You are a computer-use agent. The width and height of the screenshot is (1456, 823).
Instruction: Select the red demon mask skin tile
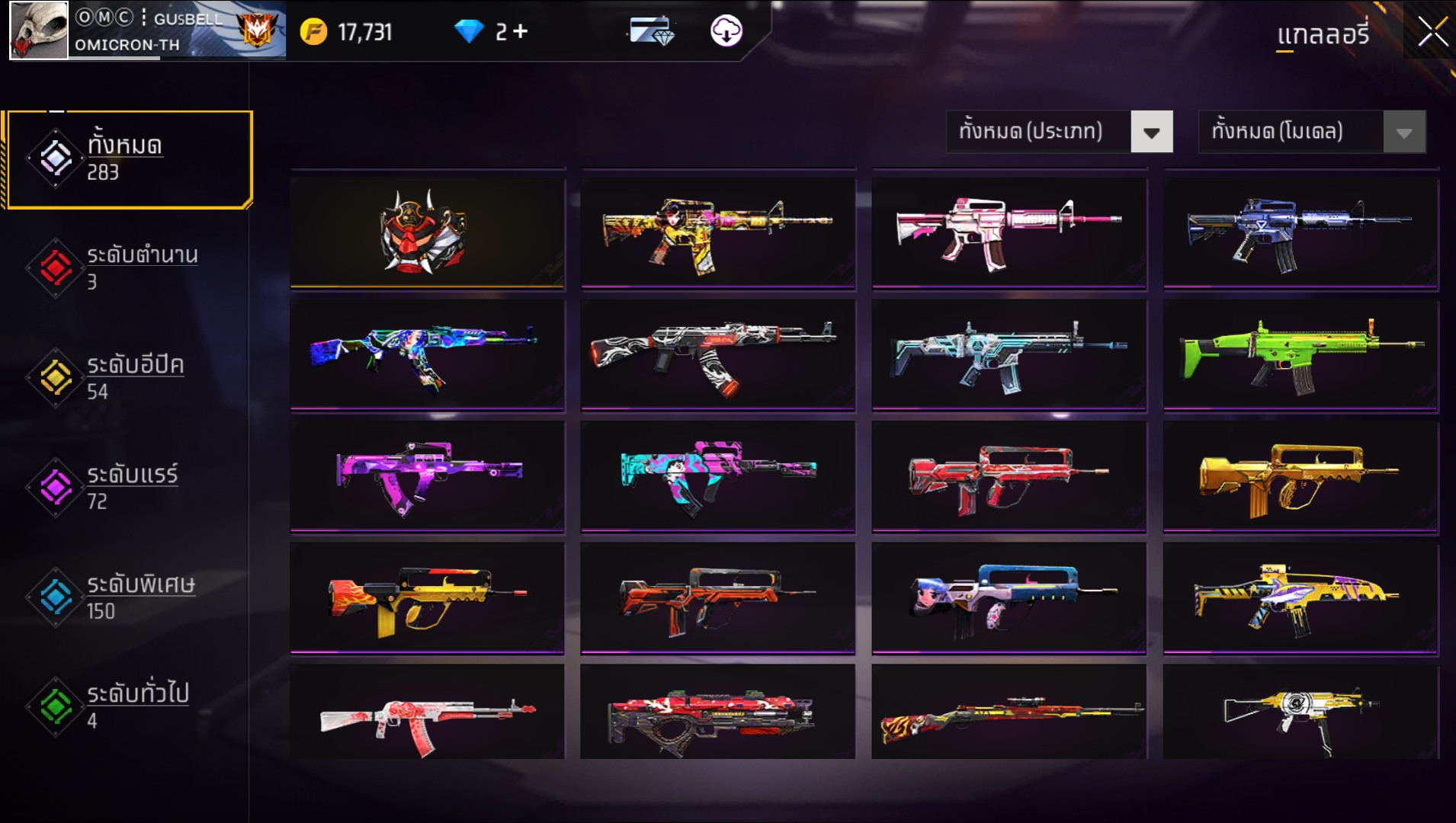[x=427, y=232]
